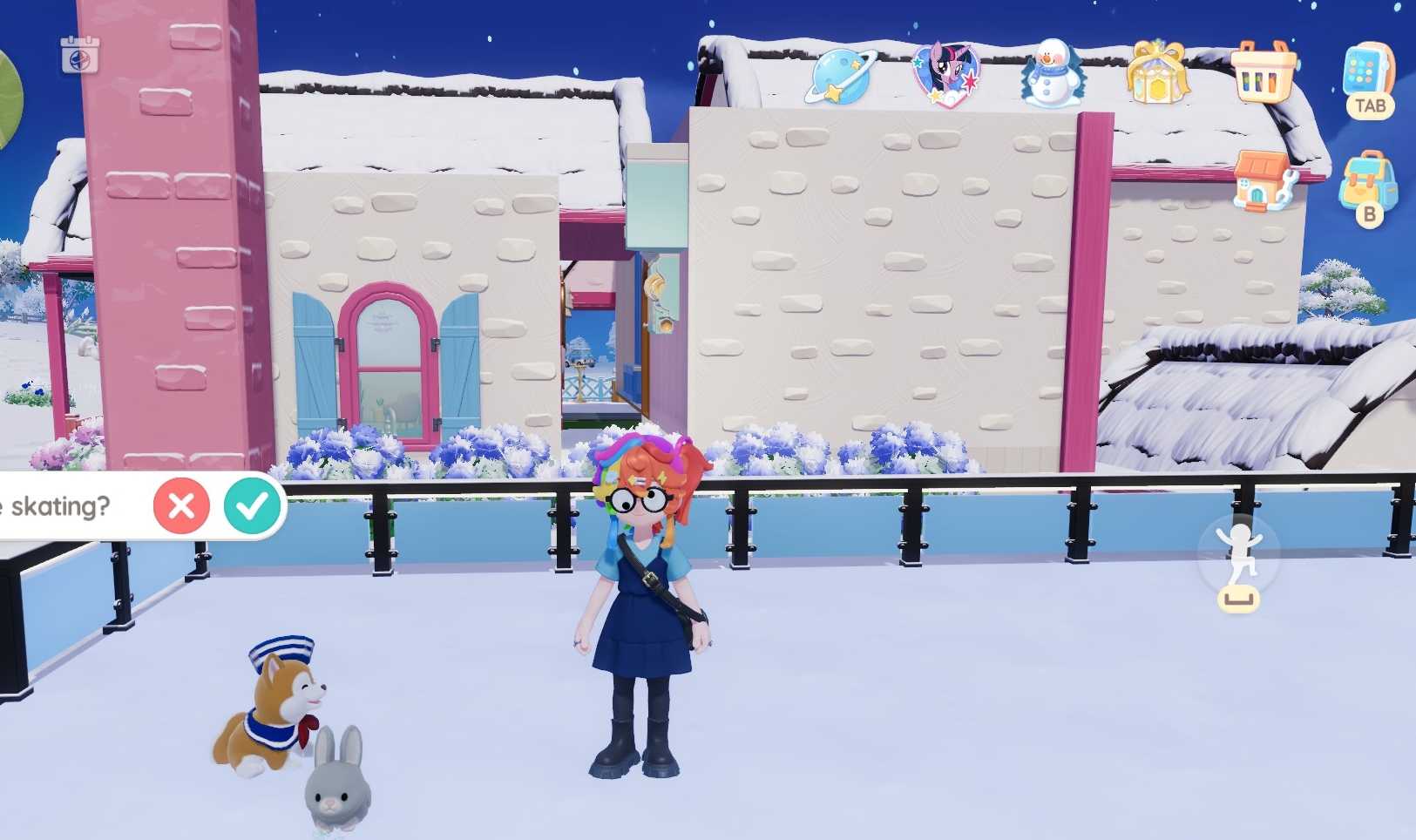1416x840 pixels.
Task: Open the calendar icon at top left
Action: pos(80,55)
